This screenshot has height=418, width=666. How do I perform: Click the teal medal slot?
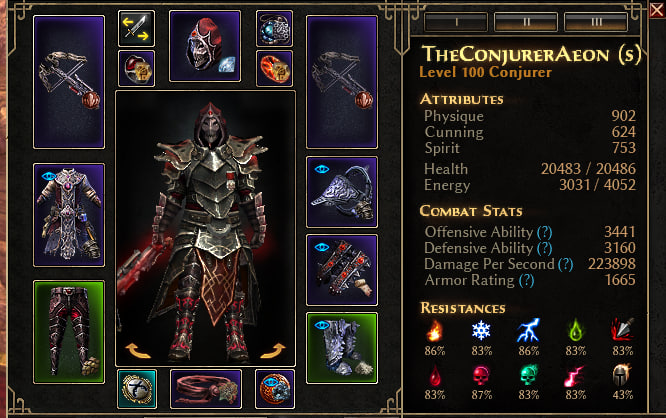(136, 389)
